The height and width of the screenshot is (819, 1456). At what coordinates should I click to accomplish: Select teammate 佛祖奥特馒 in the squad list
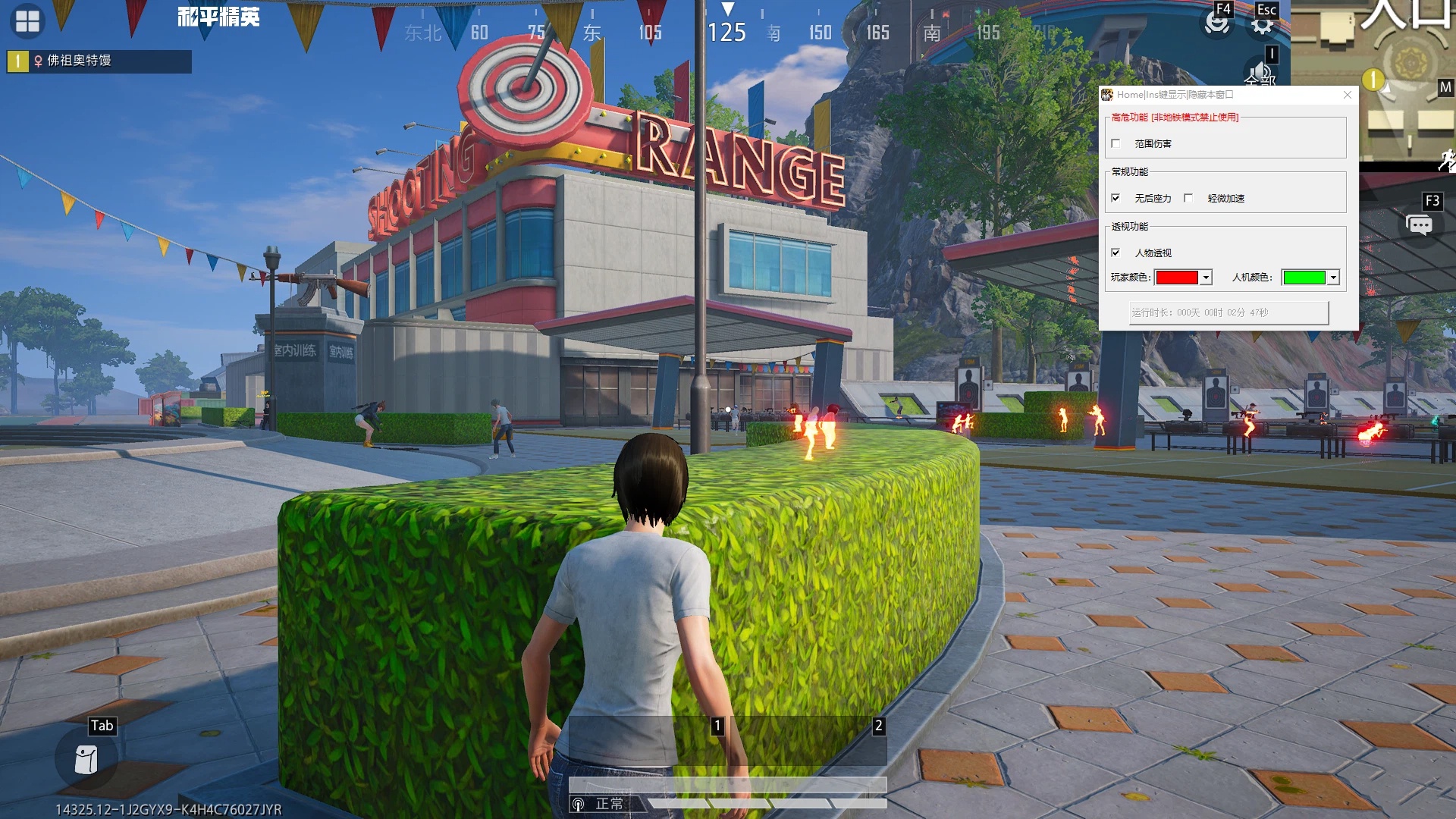pos(99,61)
